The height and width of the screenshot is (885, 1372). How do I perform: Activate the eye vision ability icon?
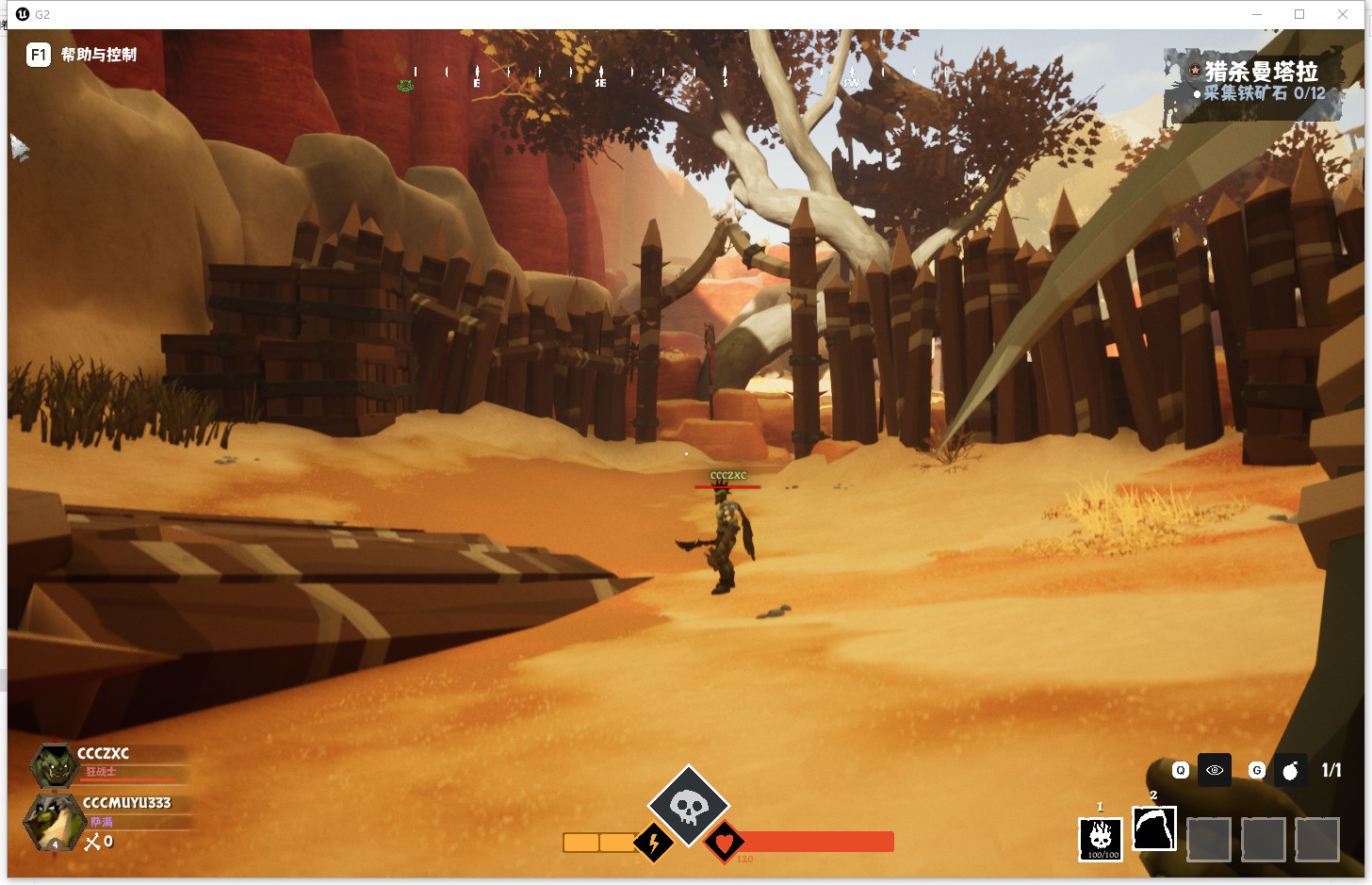point(1215,770)
